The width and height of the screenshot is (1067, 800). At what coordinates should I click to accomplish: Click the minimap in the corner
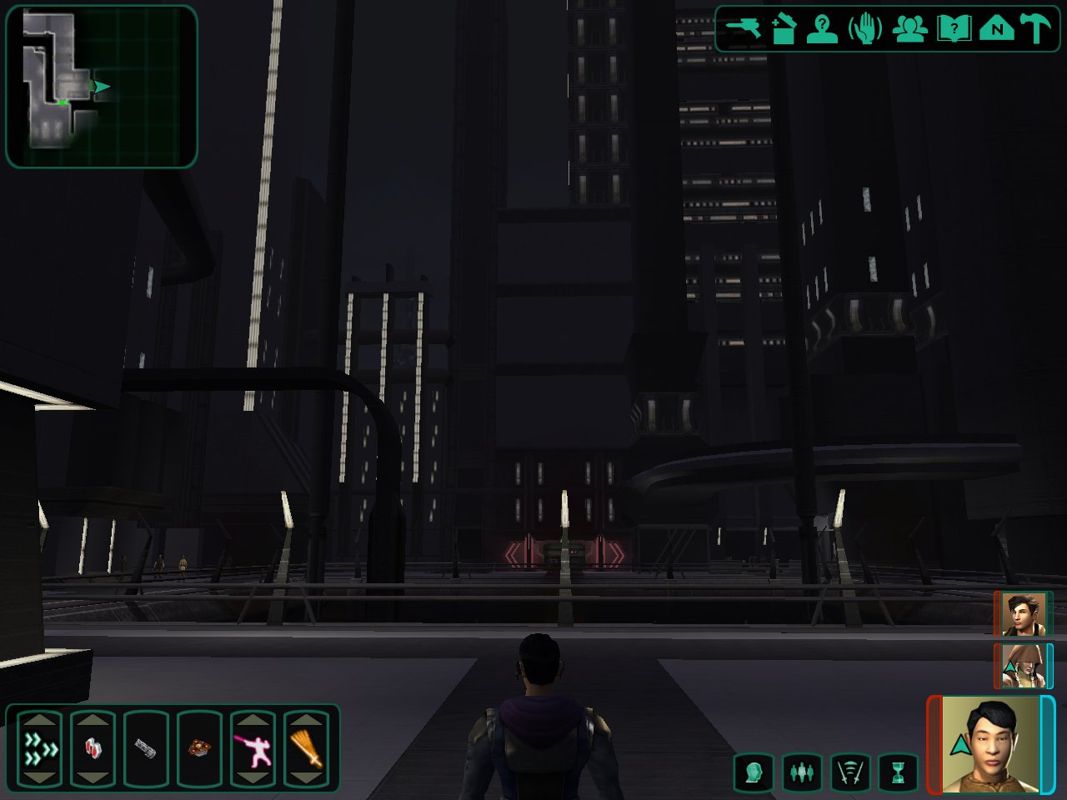[x=101, y=86]
